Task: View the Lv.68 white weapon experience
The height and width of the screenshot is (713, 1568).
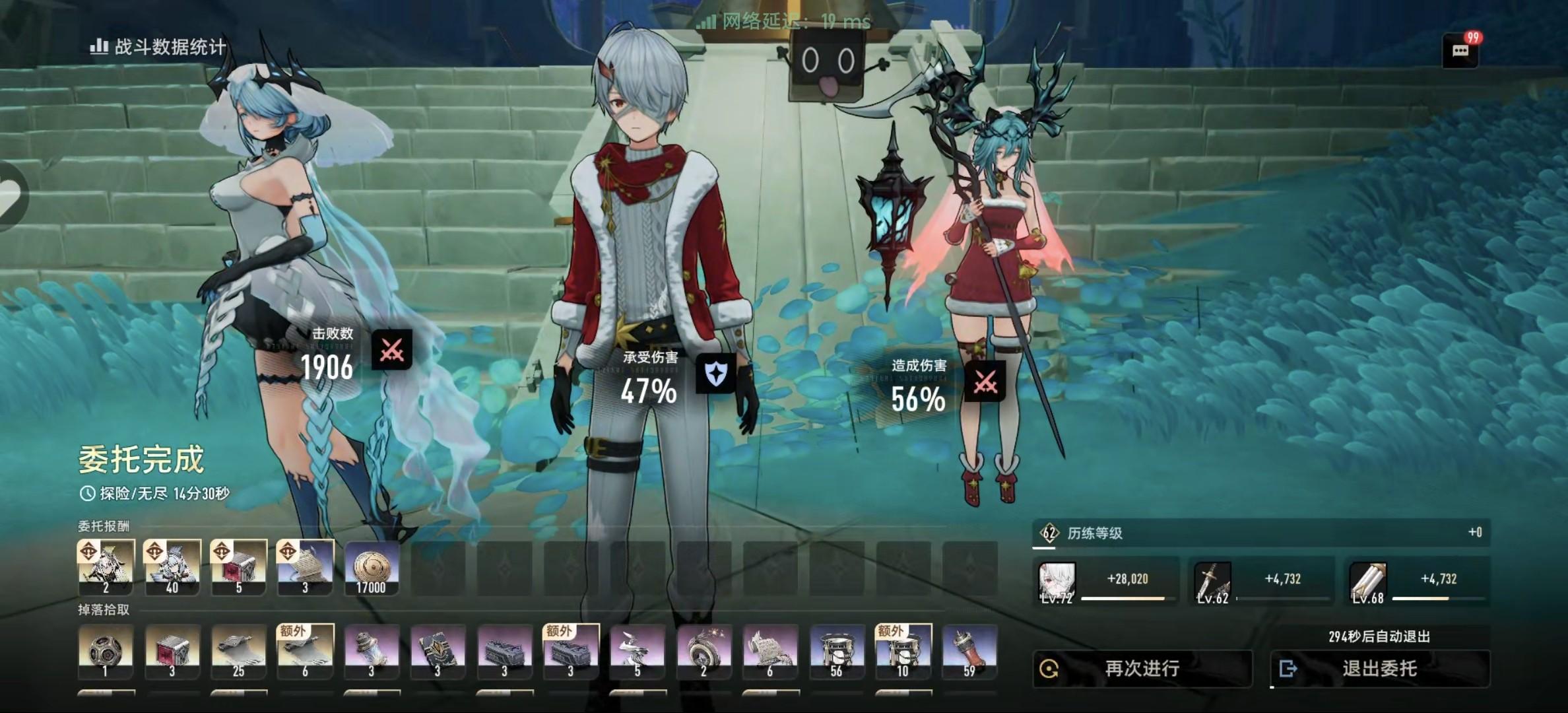Action: [1368, 582]
